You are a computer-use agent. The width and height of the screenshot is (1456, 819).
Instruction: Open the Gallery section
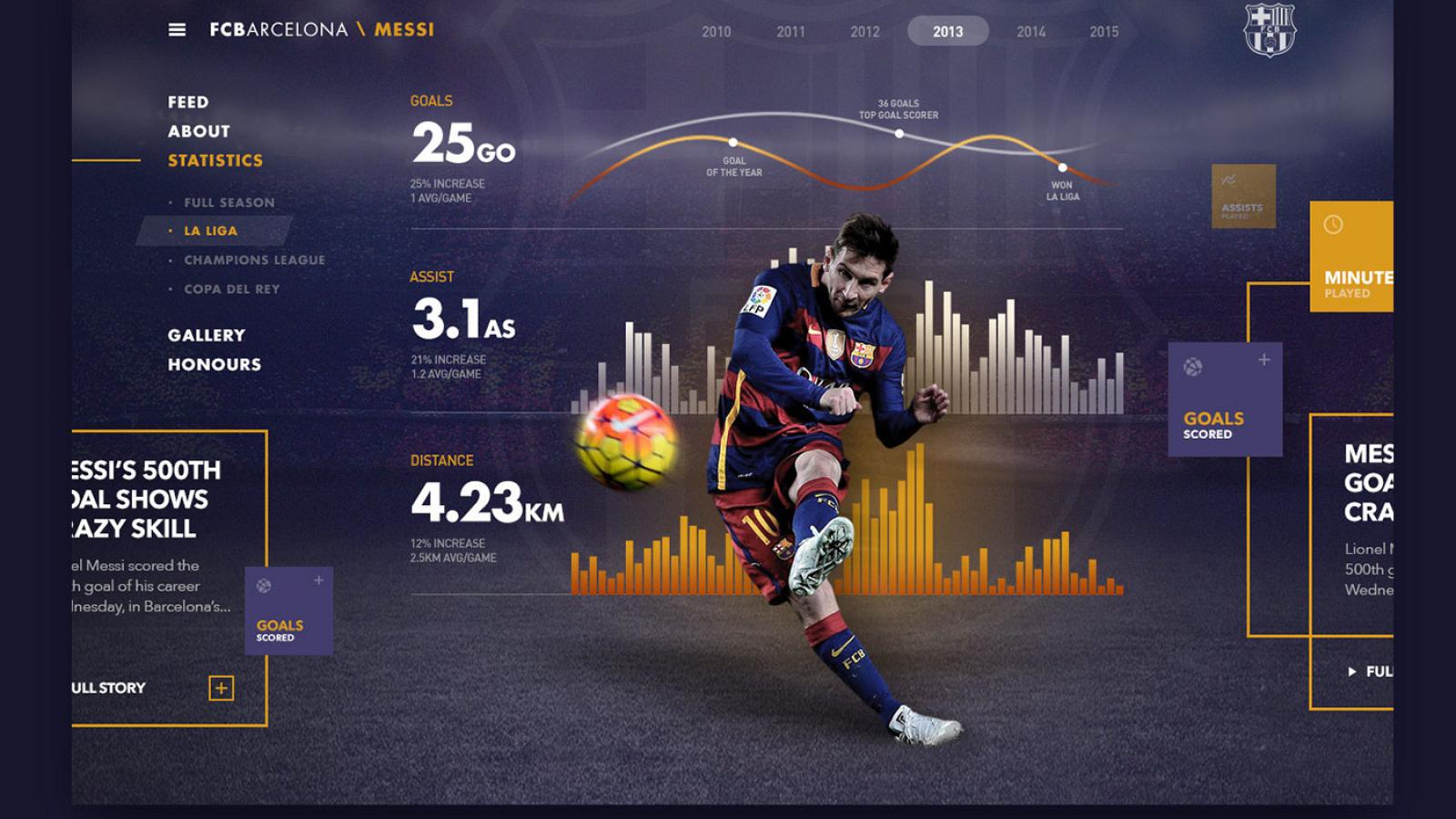(206, 335)
